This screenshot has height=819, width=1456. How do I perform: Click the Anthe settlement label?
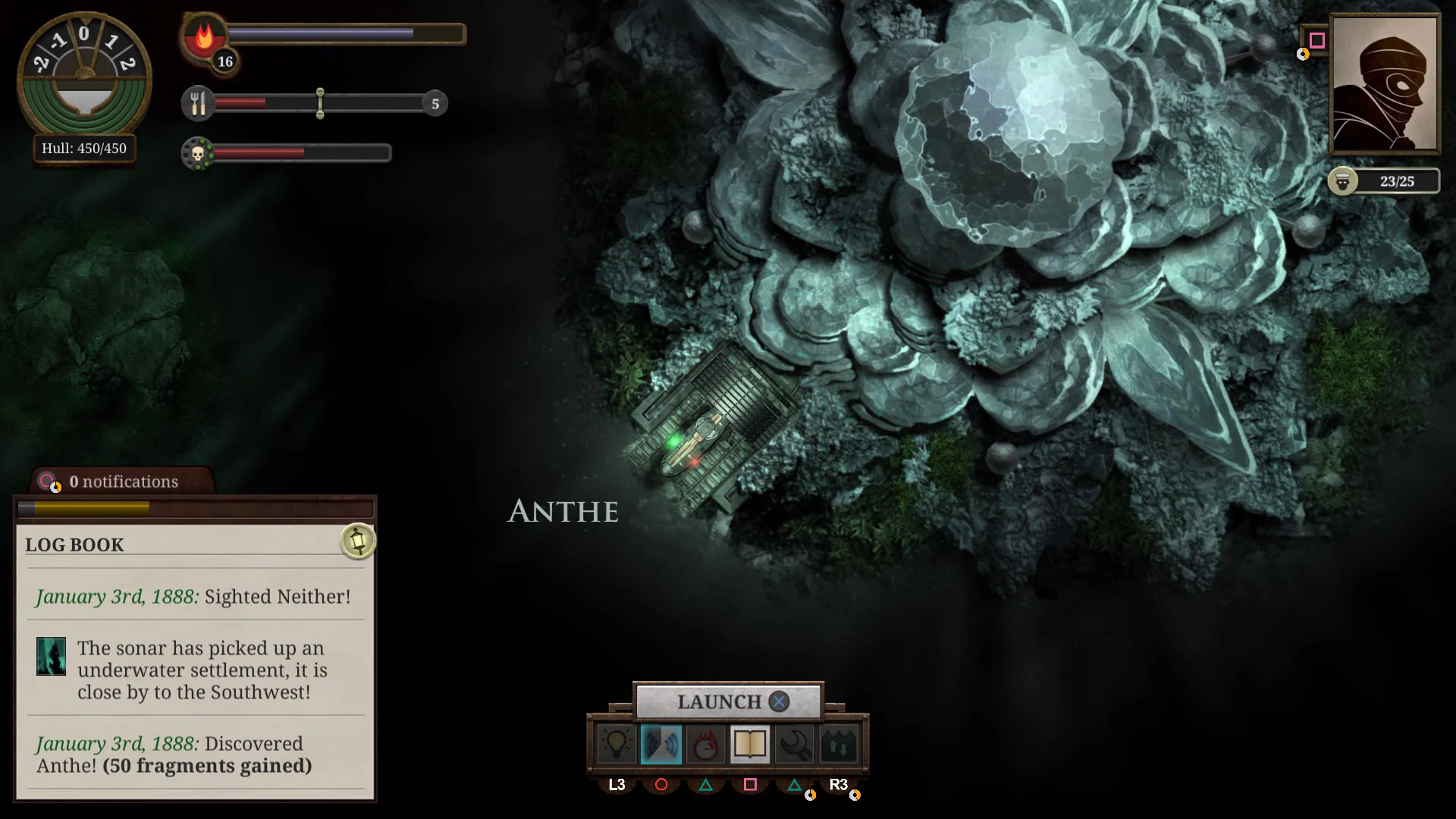coord(562,512)
